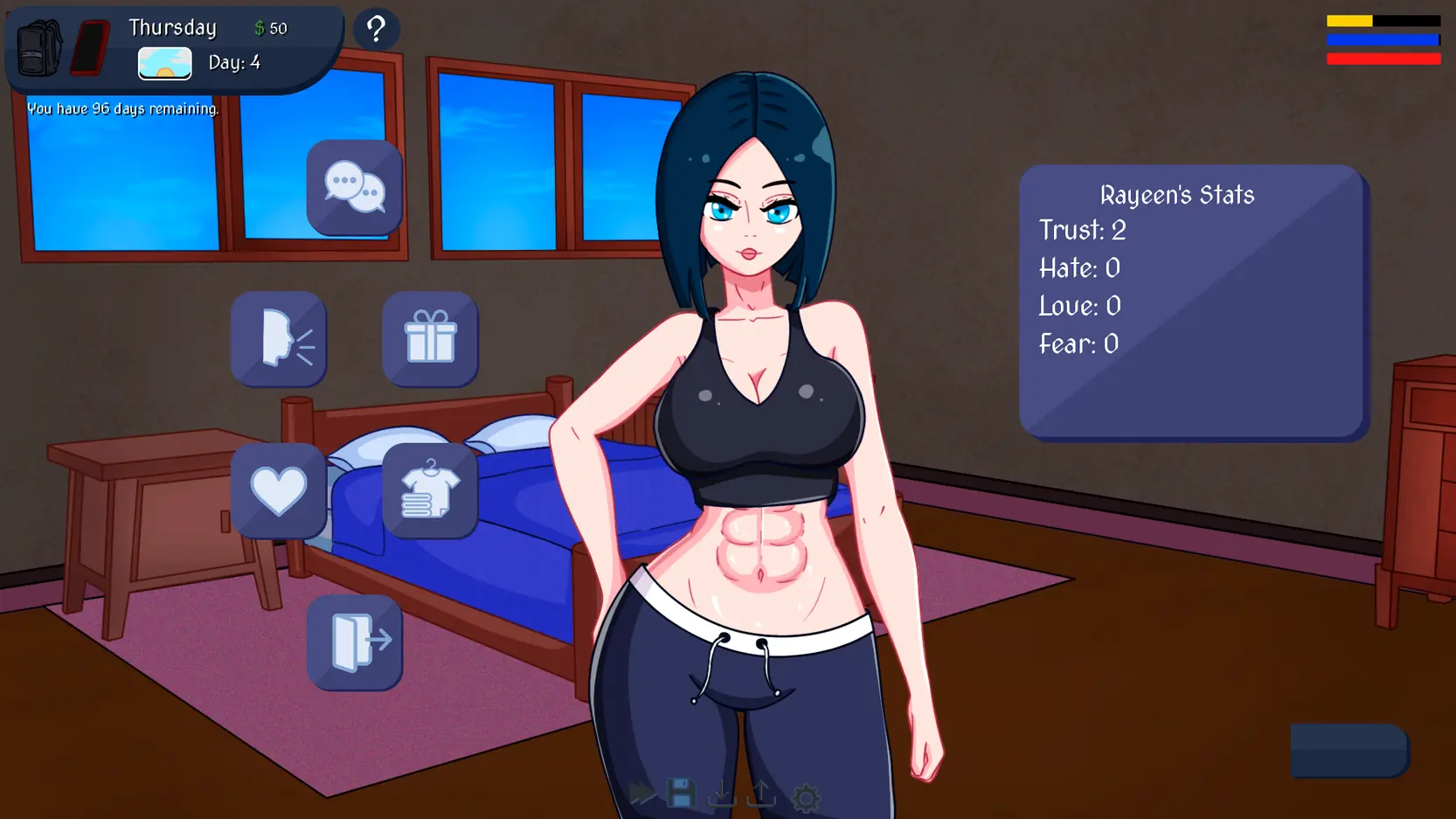Choose the speaking face action

point(279,339)
